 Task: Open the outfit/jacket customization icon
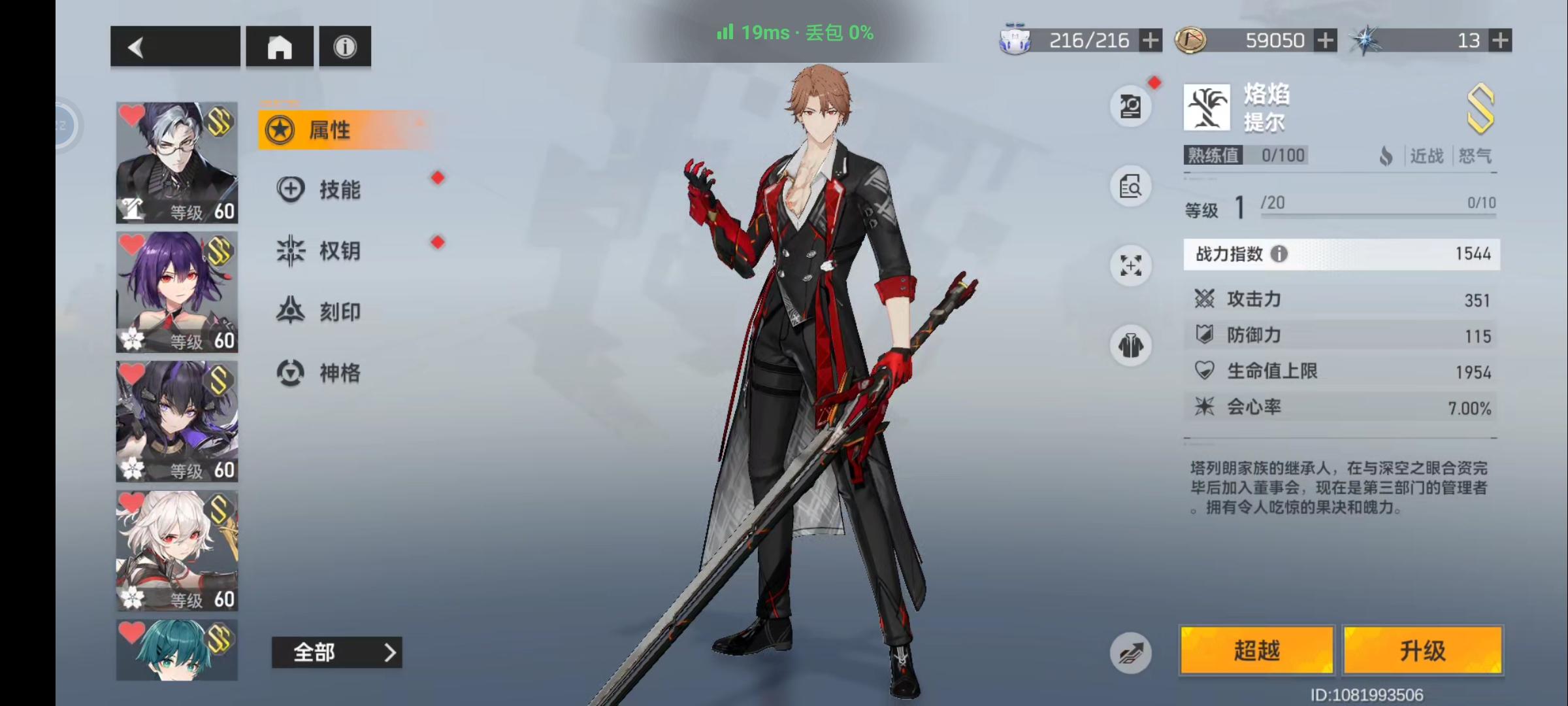(1131, 346)
